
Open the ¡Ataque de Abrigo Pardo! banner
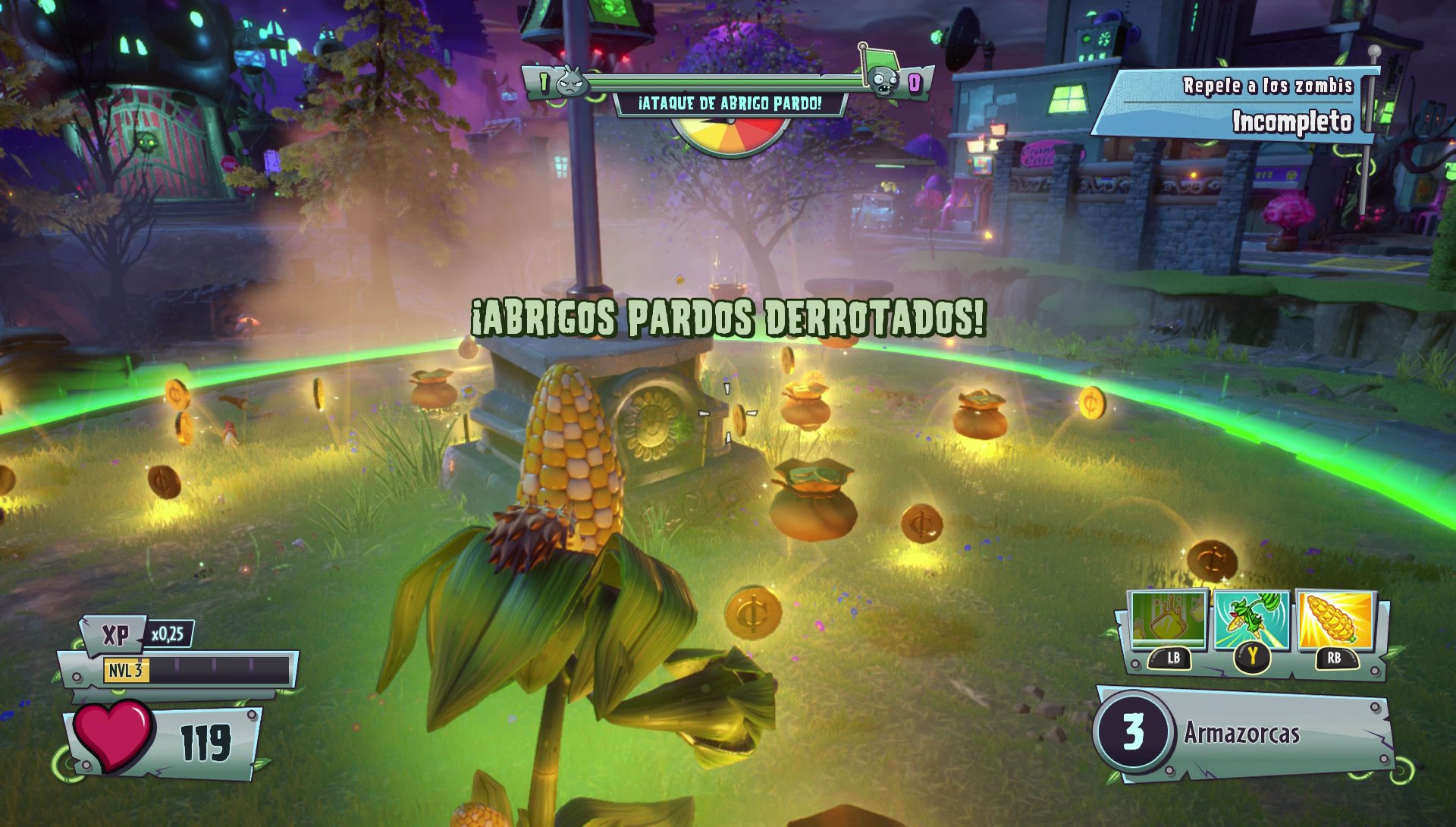728,105
